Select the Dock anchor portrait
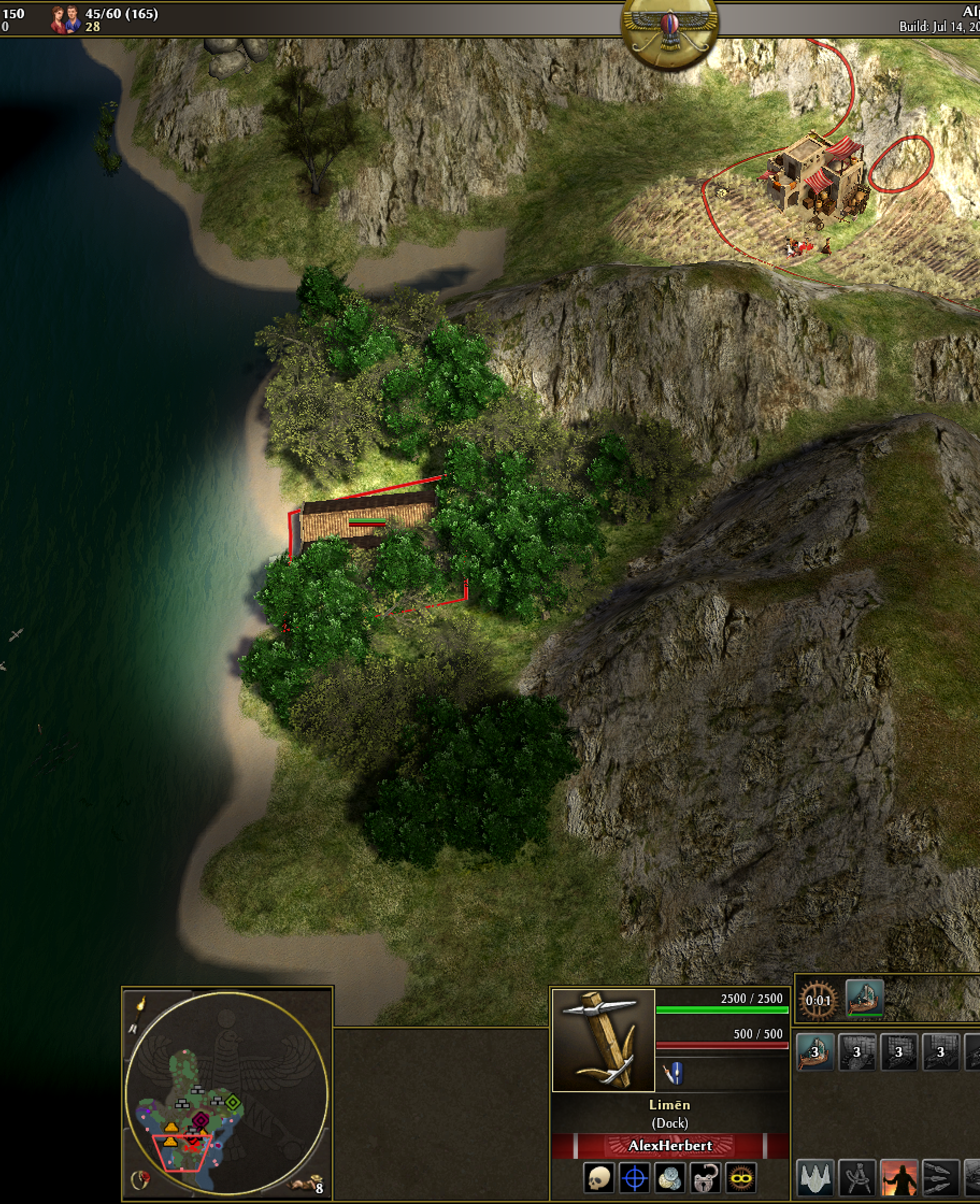The image size is (980, 1204). (603, 1040)
